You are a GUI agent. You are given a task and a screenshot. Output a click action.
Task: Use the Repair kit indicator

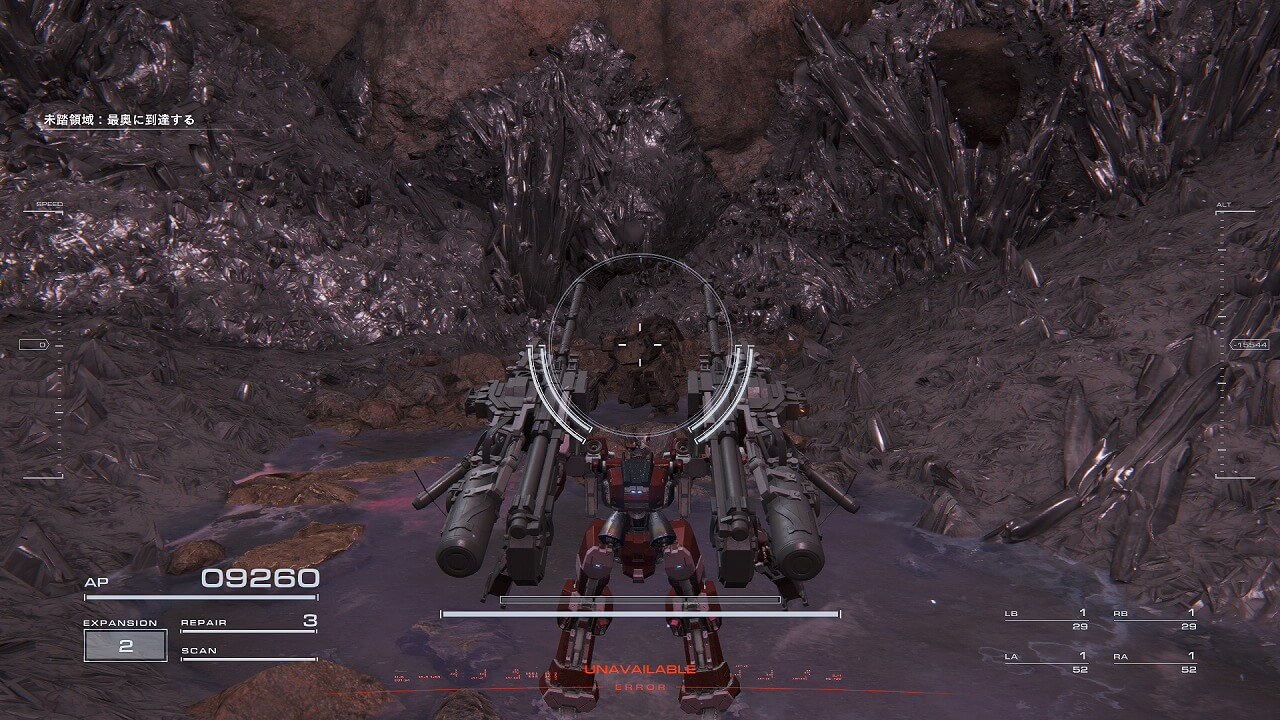(x=248, y=622)
